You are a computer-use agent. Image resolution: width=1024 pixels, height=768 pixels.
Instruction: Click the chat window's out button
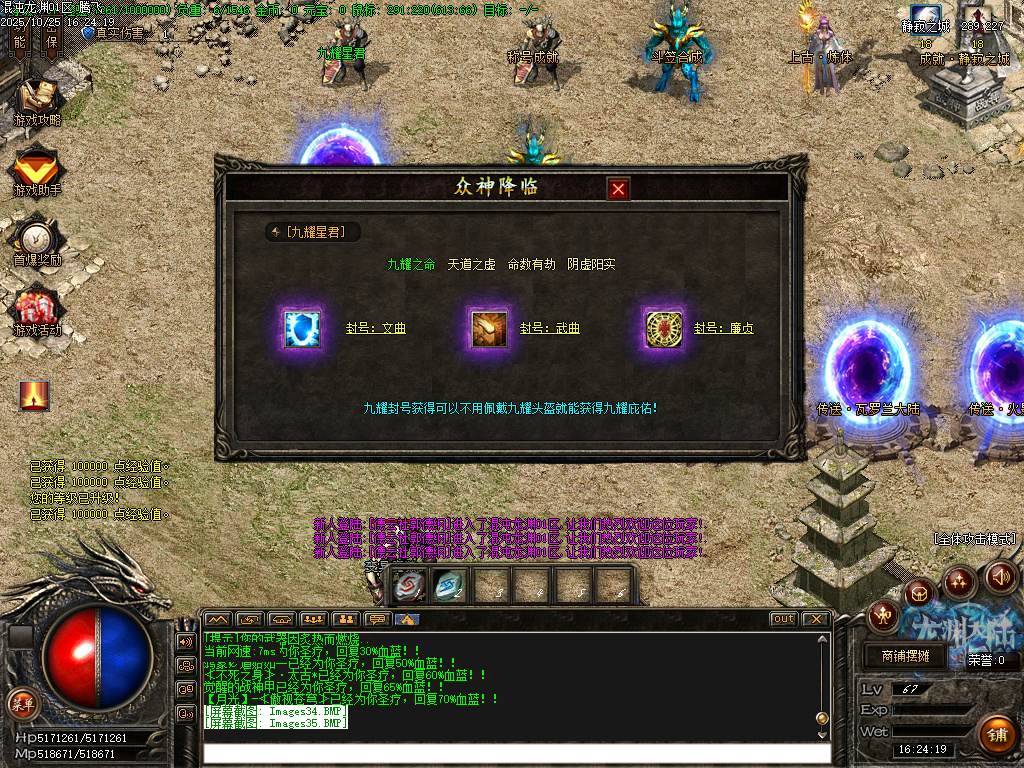pos(784,619)
